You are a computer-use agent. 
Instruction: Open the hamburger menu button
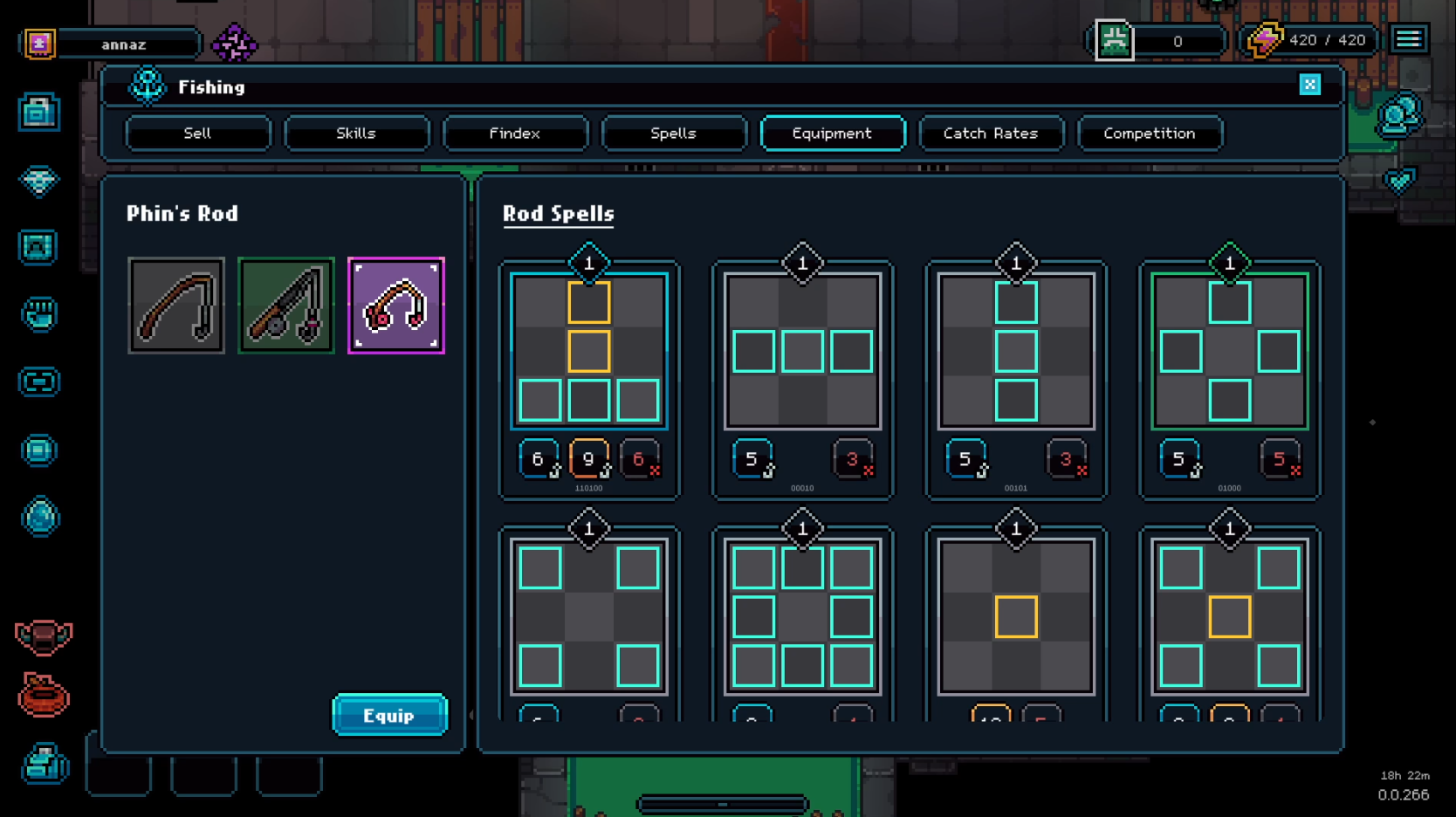(x=1408, y=39)
